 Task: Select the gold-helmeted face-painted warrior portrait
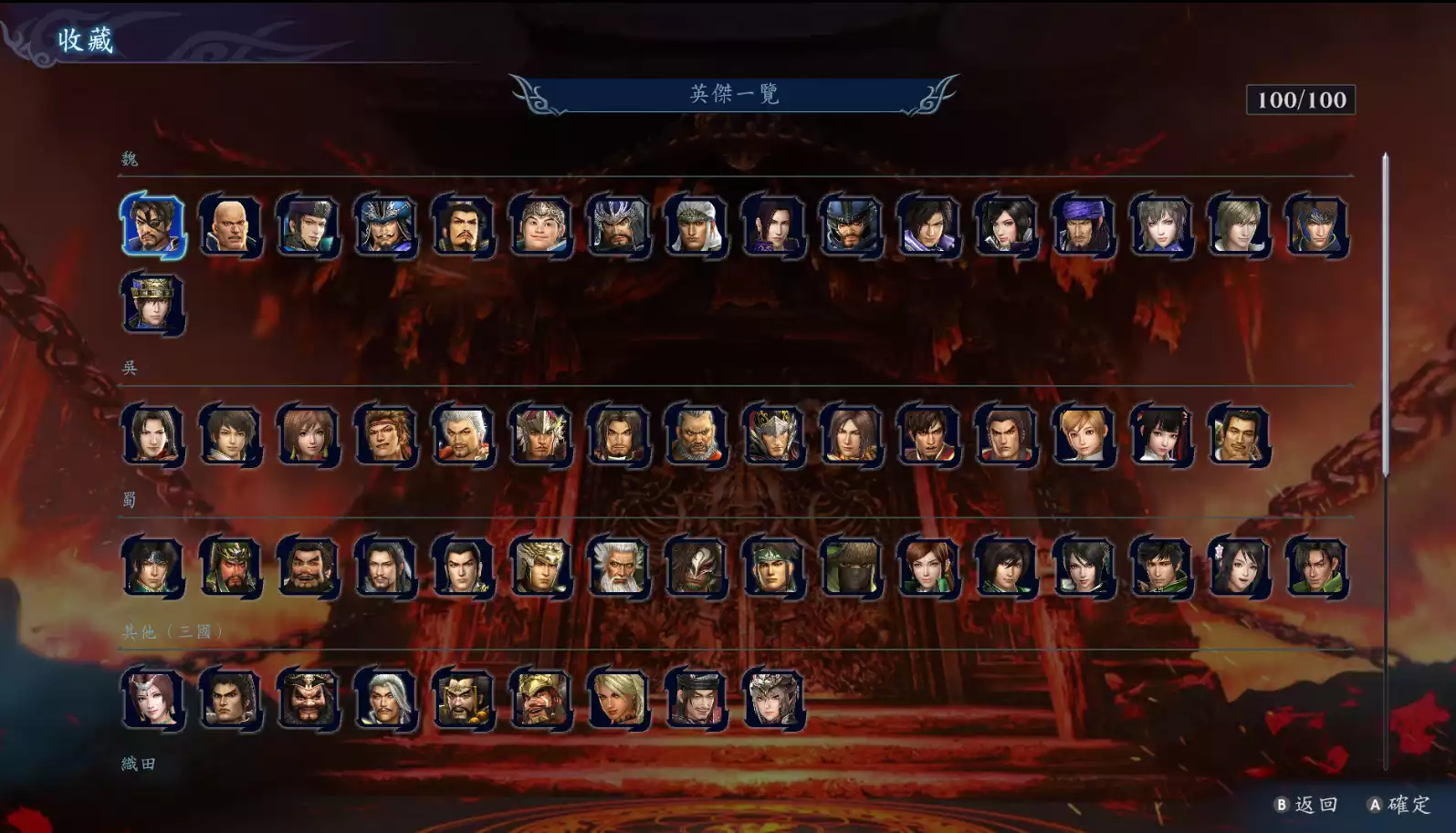[x=540, y=699]
